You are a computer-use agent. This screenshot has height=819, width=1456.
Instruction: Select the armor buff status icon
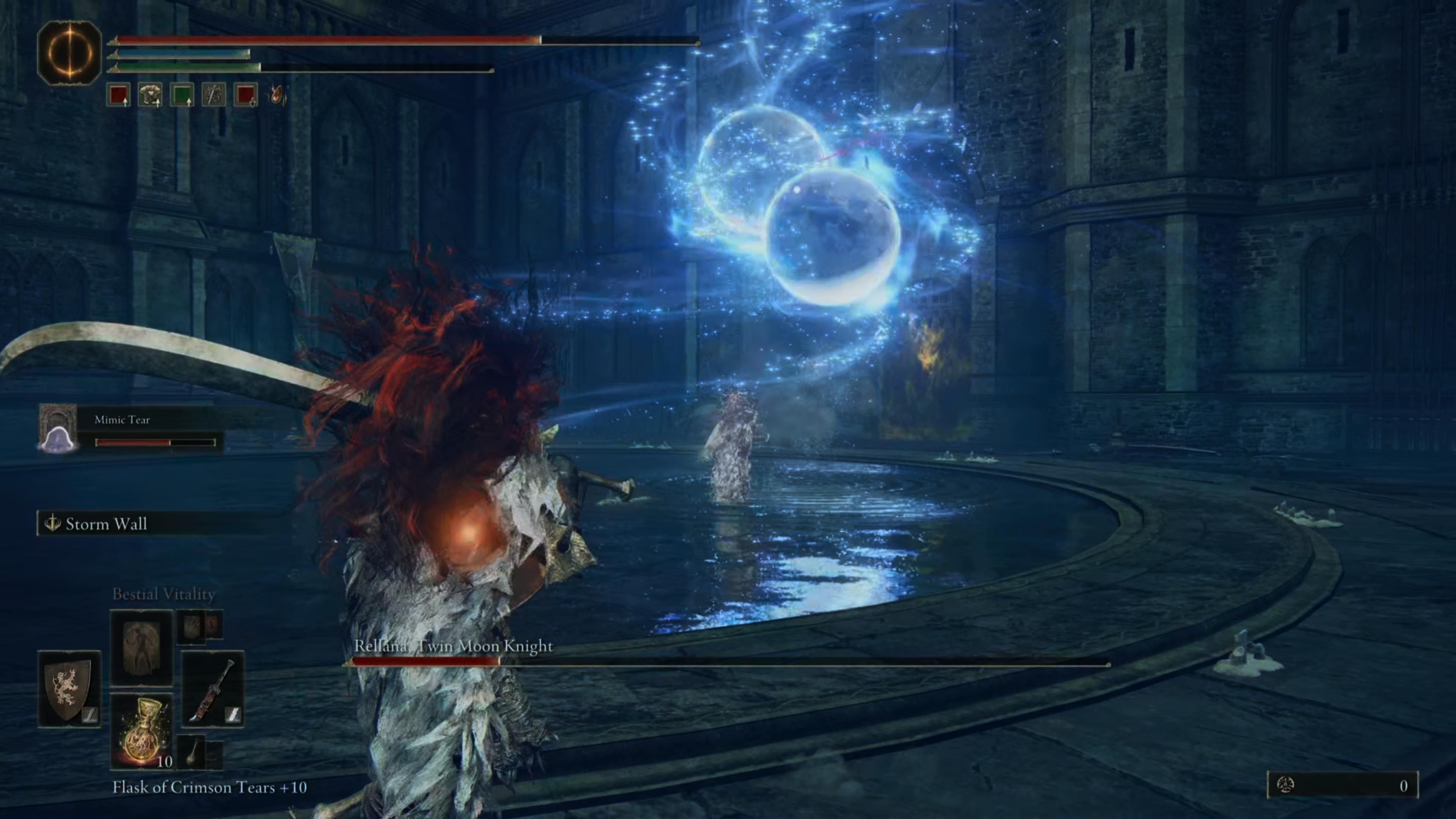151,94
